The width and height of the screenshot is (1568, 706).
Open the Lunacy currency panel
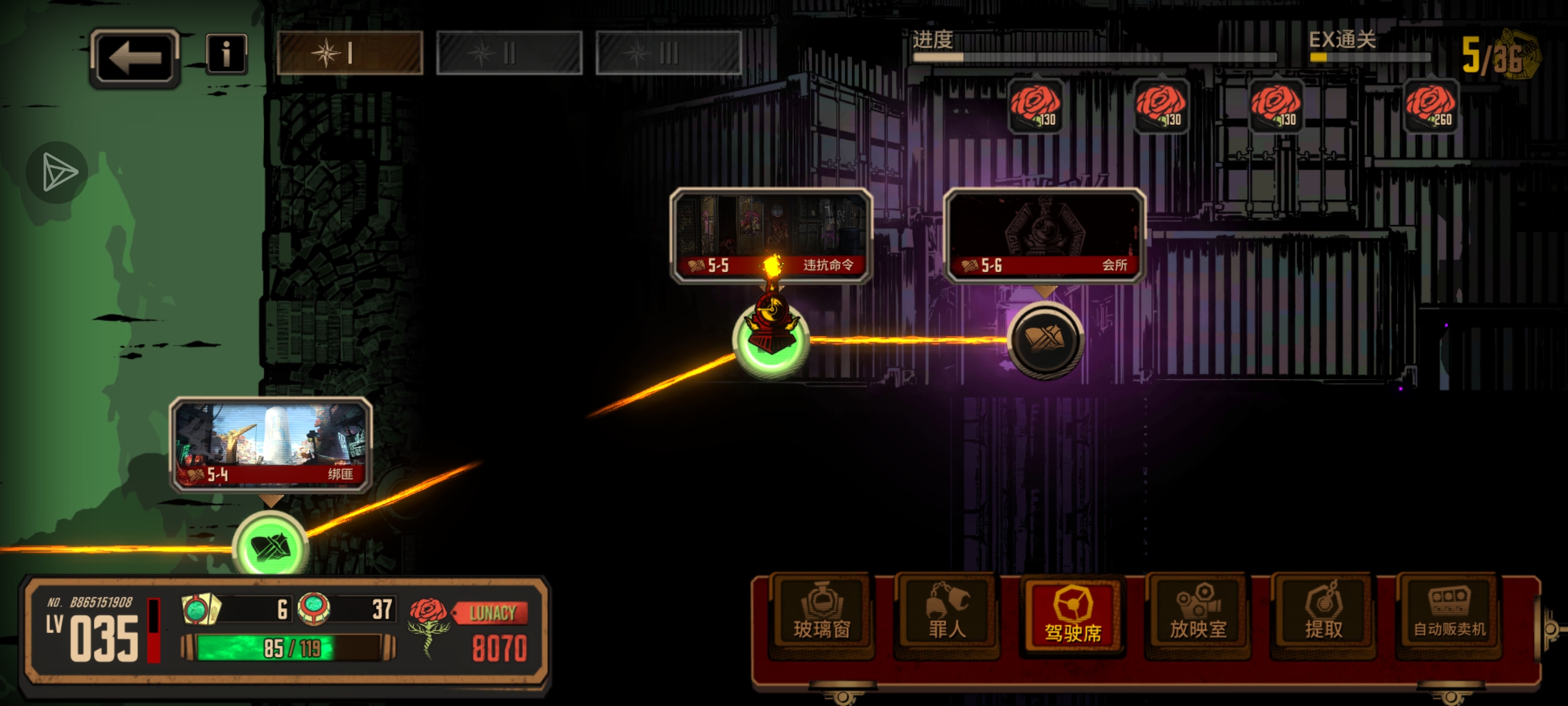470,631
